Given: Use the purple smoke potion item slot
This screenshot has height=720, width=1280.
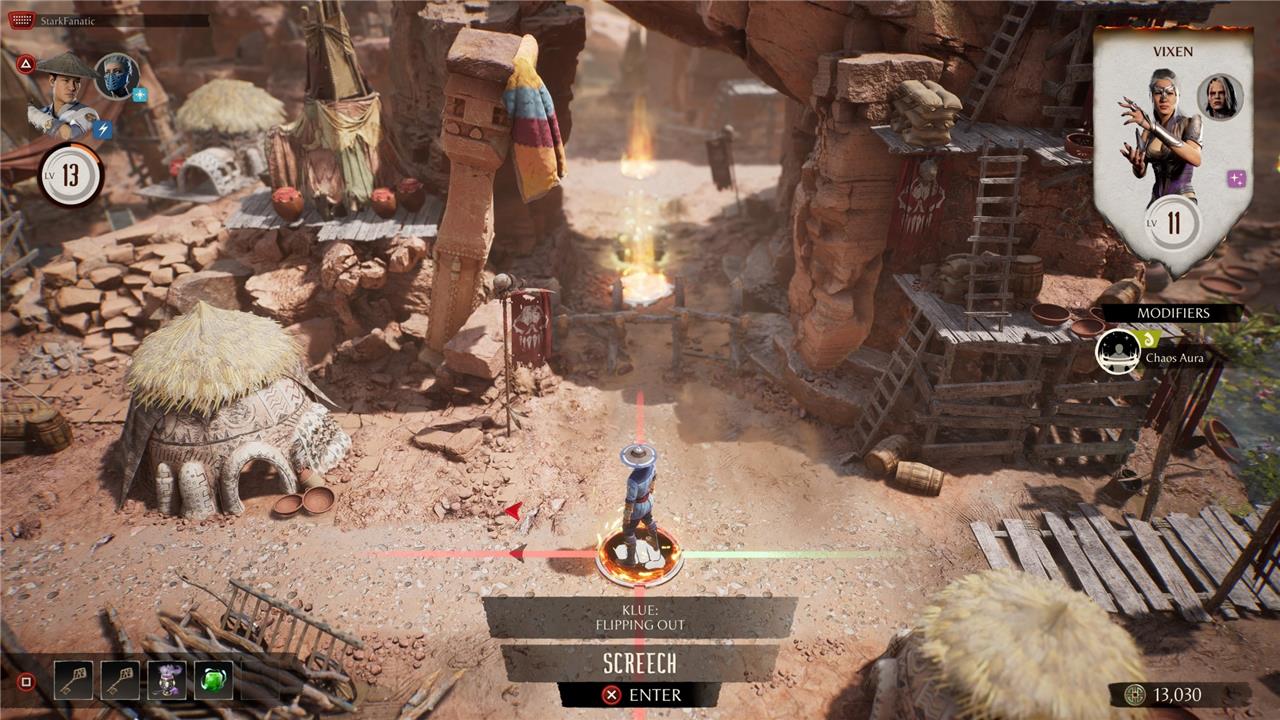Looking at the screenshot, I should (x=167, y=680).
